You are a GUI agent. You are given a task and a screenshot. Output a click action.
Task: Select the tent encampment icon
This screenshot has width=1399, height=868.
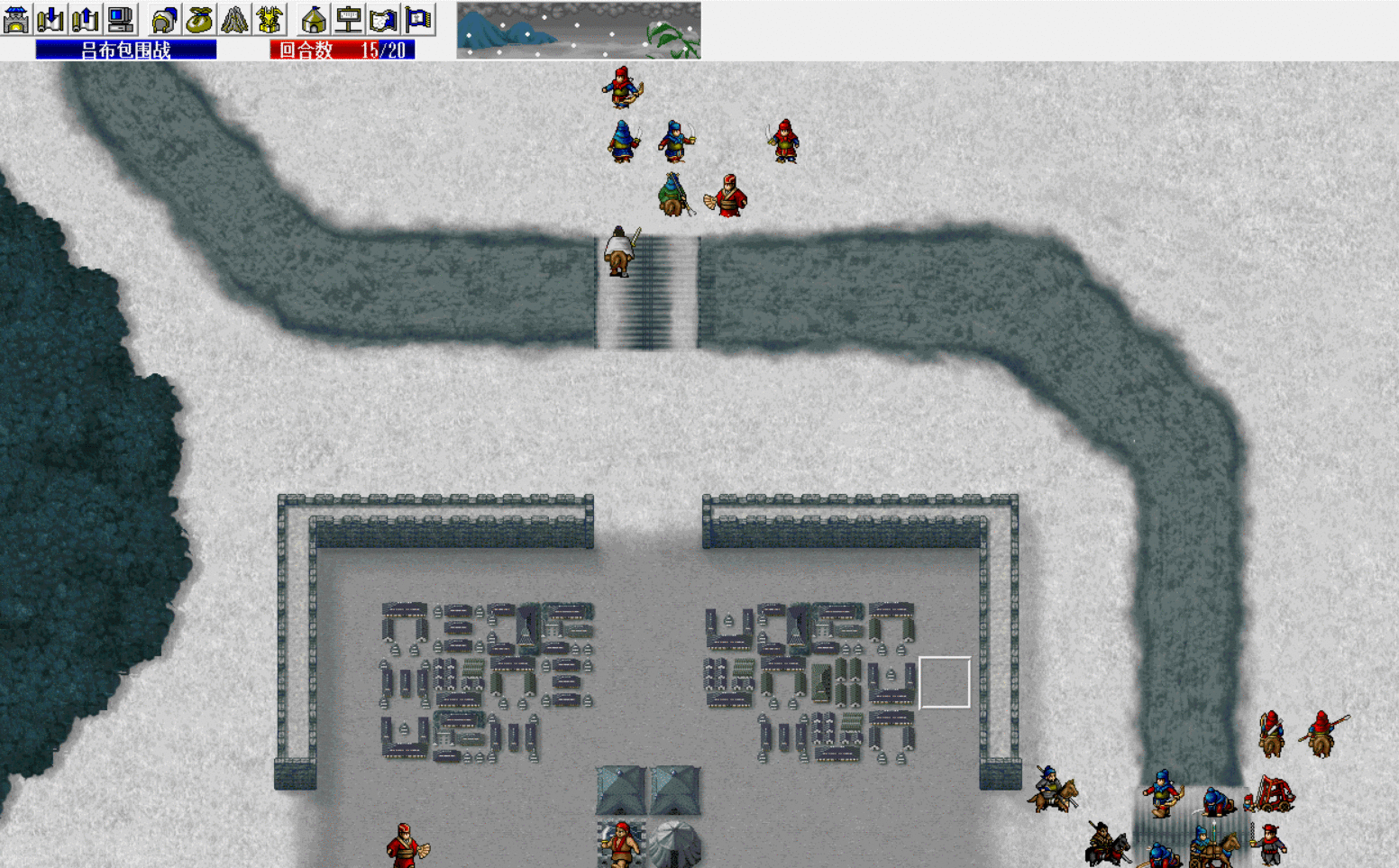[314, 17]
